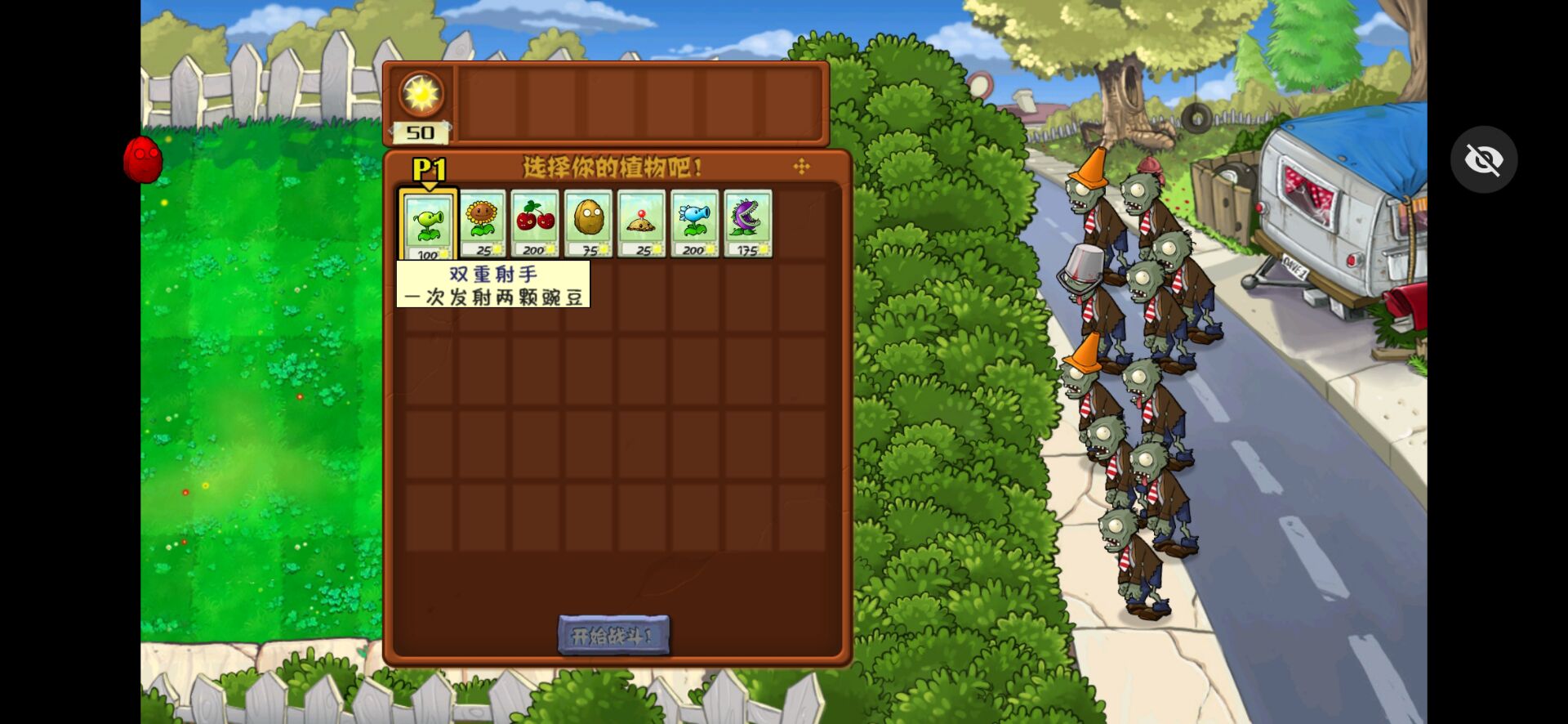Select the Wall-nut seed card
This screenshot has width=1568, height=724.
(588, 224)
